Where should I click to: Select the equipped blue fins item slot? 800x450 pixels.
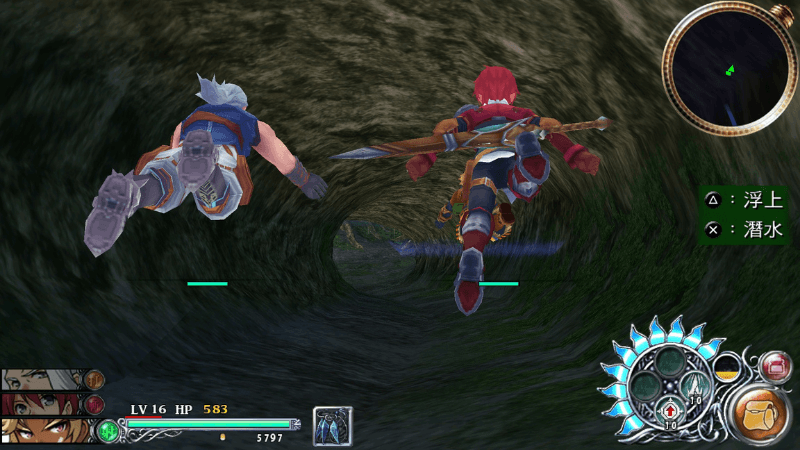click(330, 425)
